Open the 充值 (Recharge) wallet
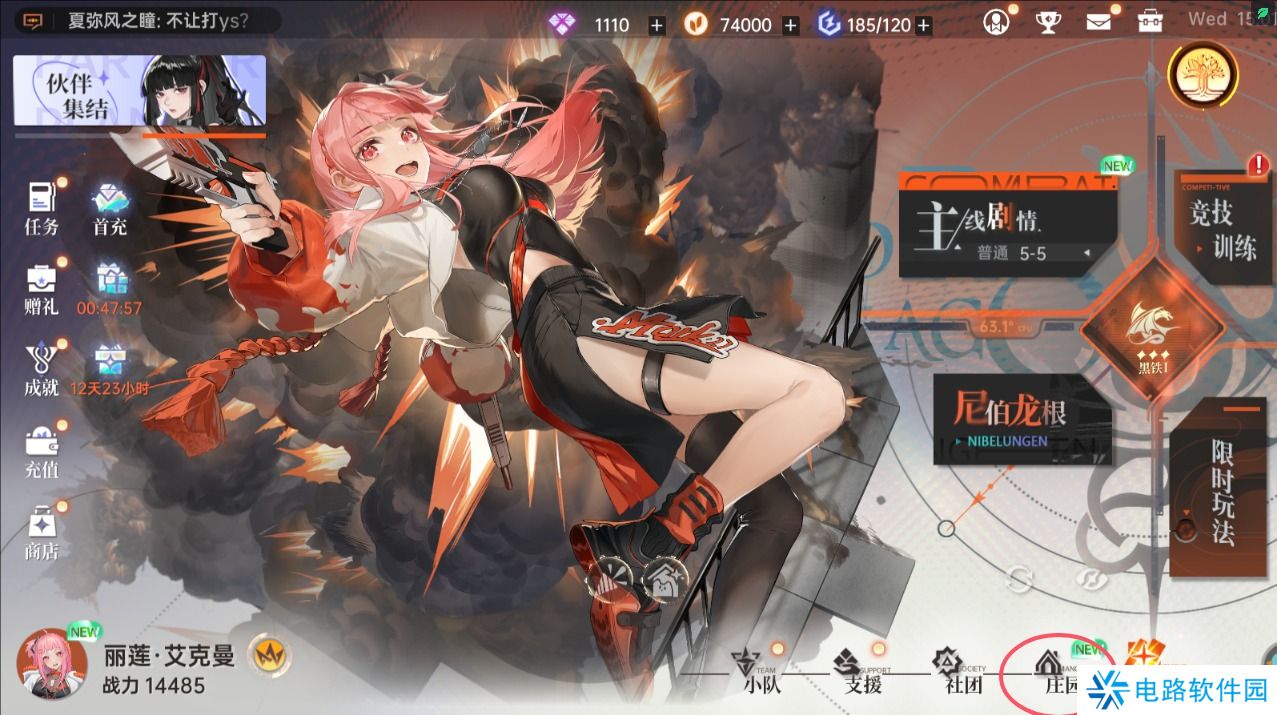 click(x=42, y=452)
